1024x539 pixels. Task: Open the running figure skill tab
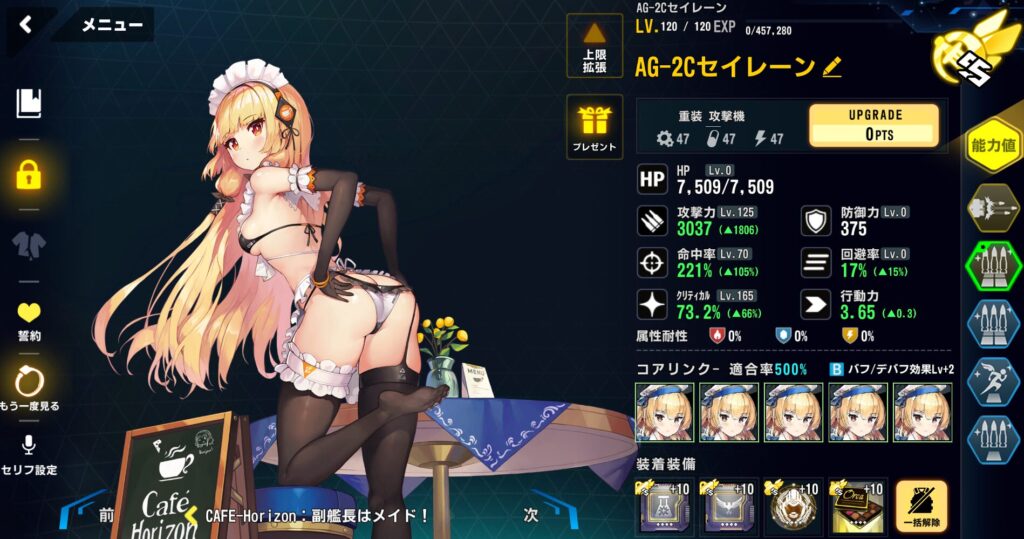pos(992,382)
